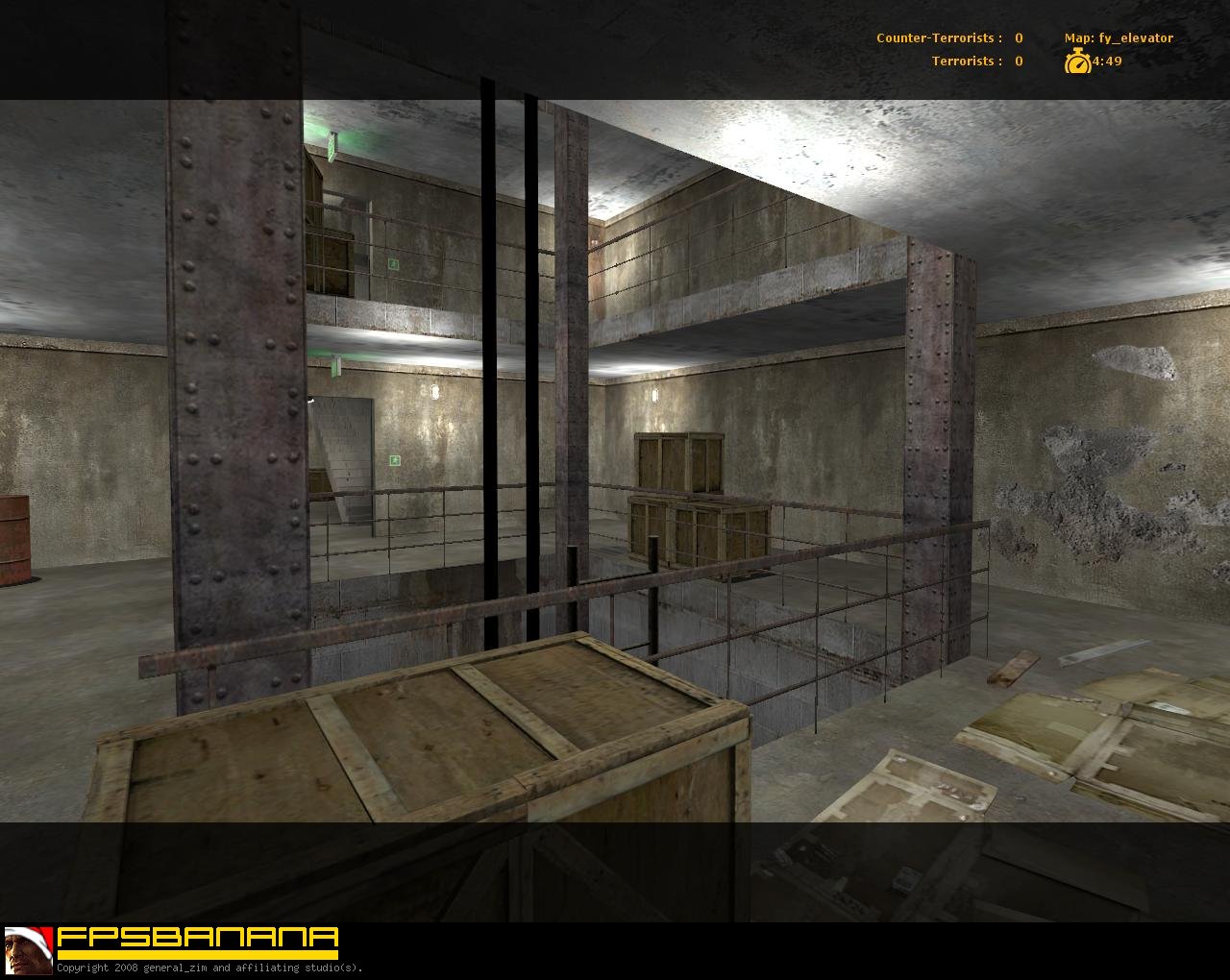Image resolution: width=1230 pixels, height=980 pixels.
Task: Click the exit sign above the doorway
Action: tap(394, 460)
